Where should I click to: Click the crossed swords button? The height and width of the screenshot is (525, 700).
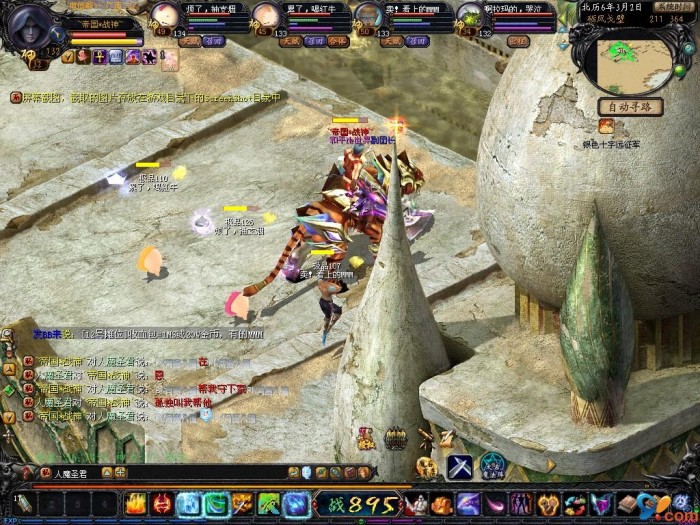point(459,466)
